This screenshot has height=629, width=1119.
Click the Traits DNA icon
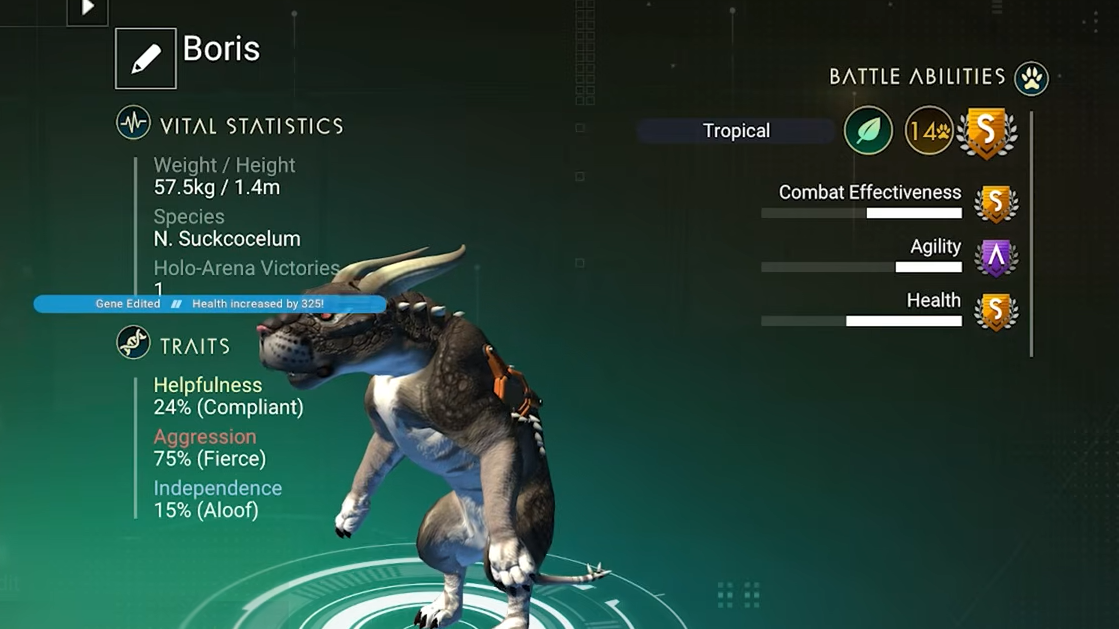click(x=133, y=343)
